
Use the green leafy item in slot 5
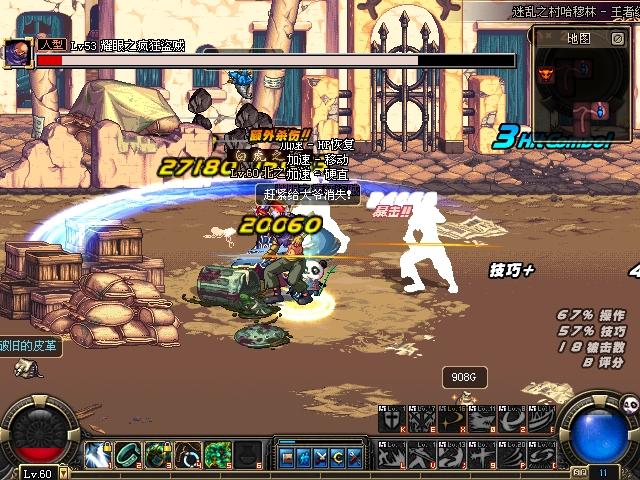coord(218,455)
